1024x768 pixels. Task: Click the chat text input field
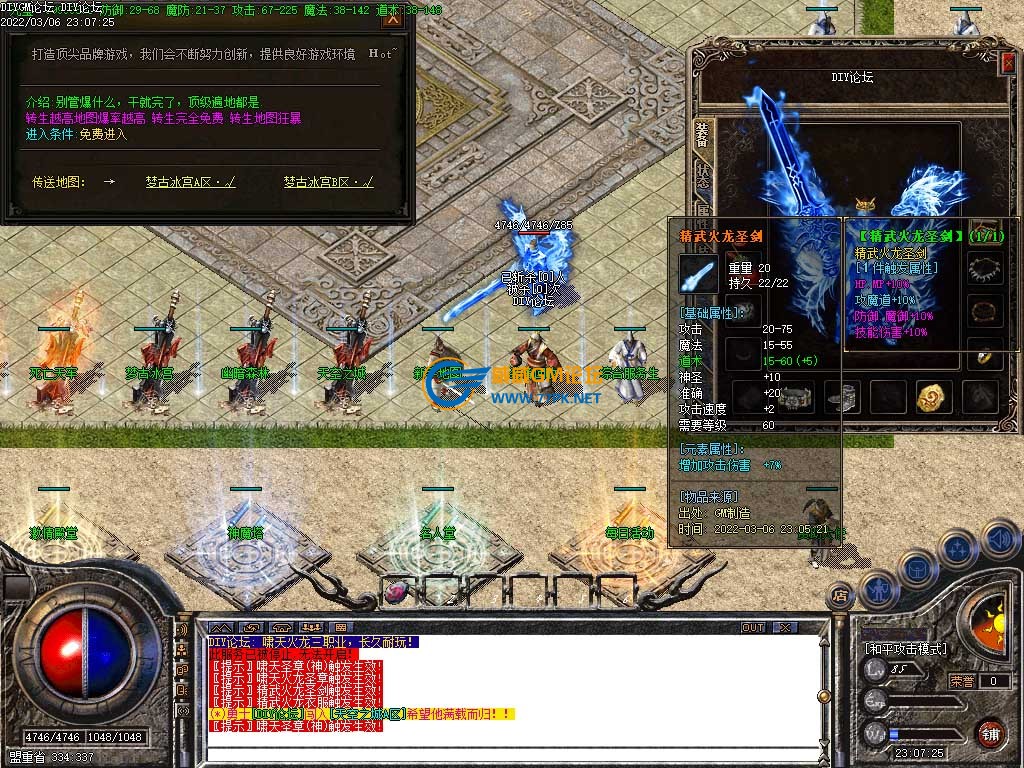[500, 754]
